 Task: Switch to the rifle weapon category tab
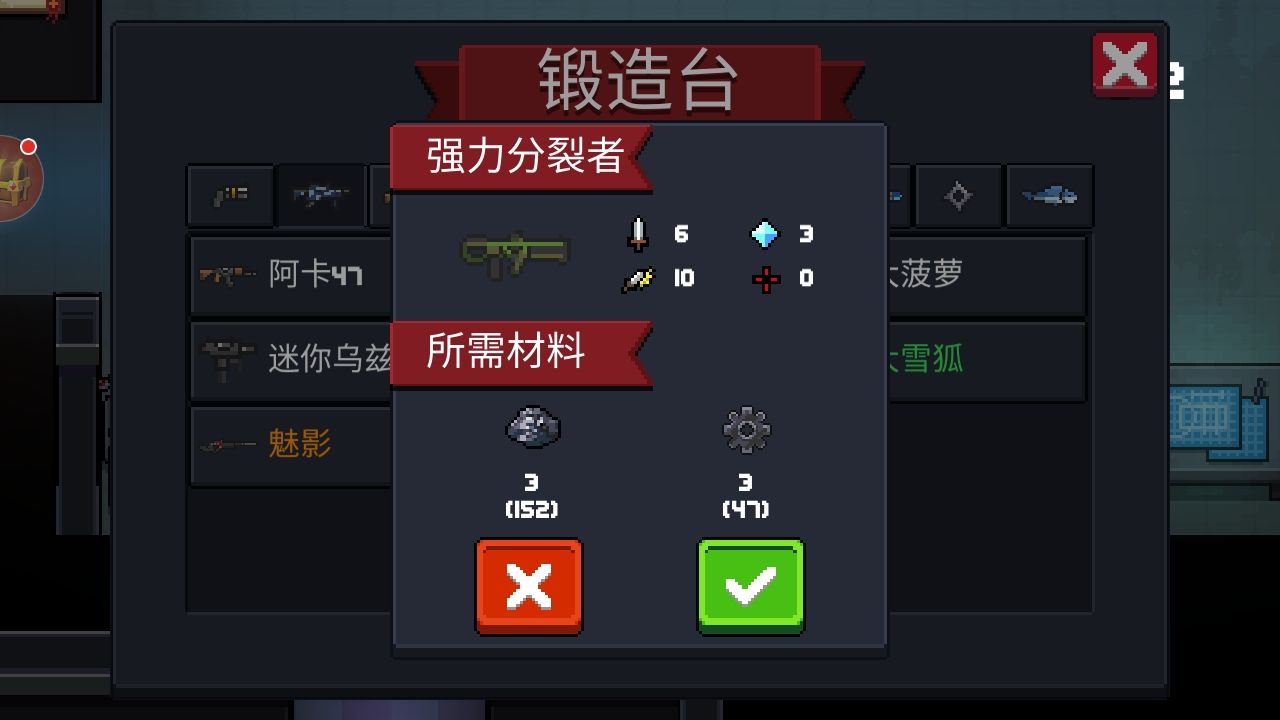pos(320,196)
